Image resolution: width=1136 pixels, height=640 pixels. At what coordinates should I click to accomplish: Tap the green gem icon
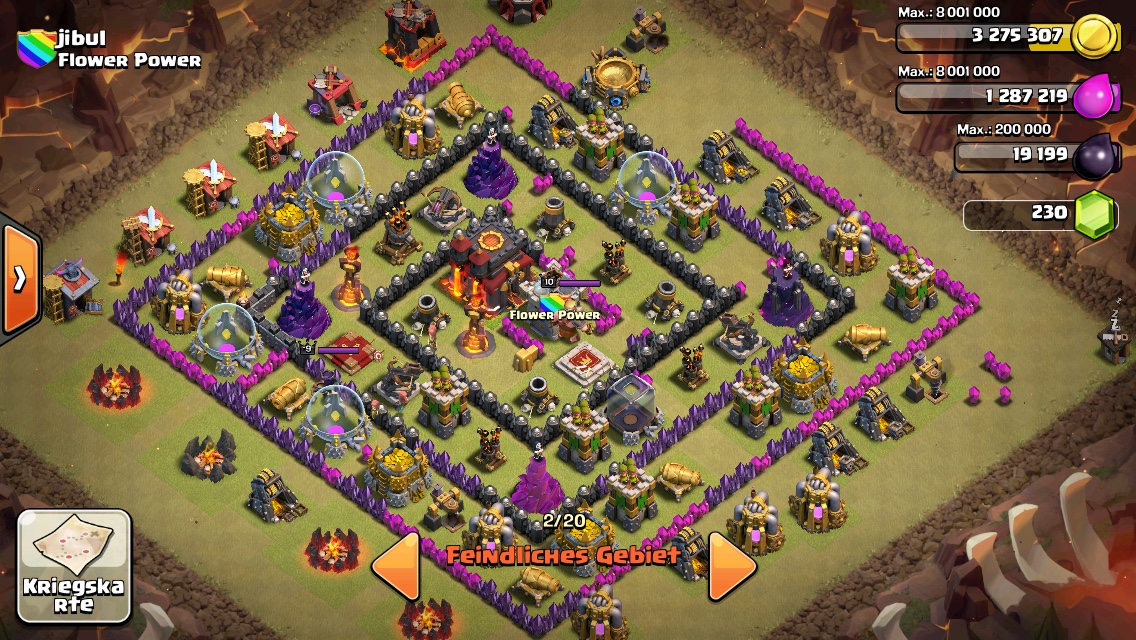(1094, 214)
